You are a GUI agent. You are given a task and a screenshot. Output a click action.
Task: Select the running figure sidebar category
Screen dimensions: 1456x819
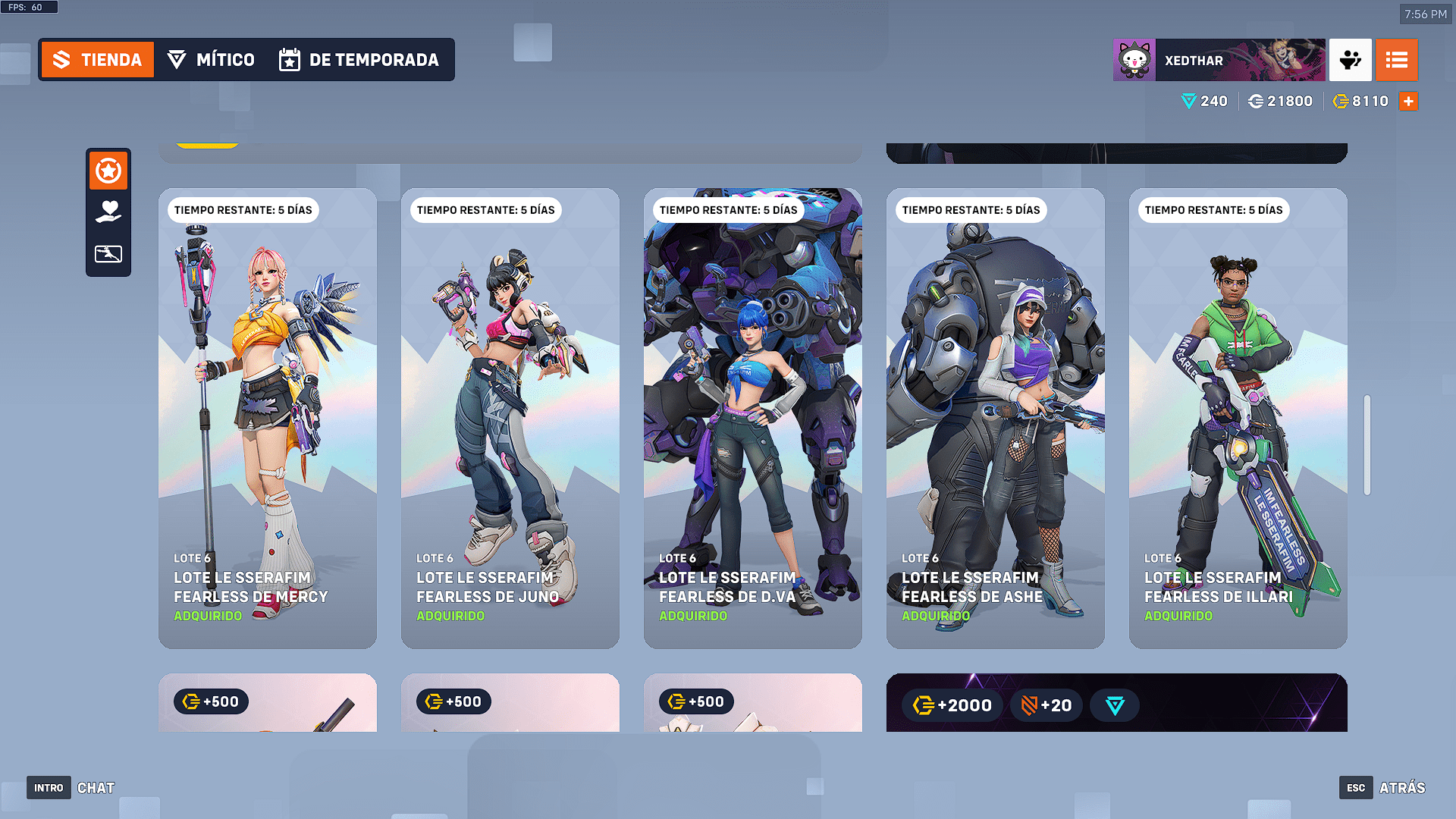(108, 253)
